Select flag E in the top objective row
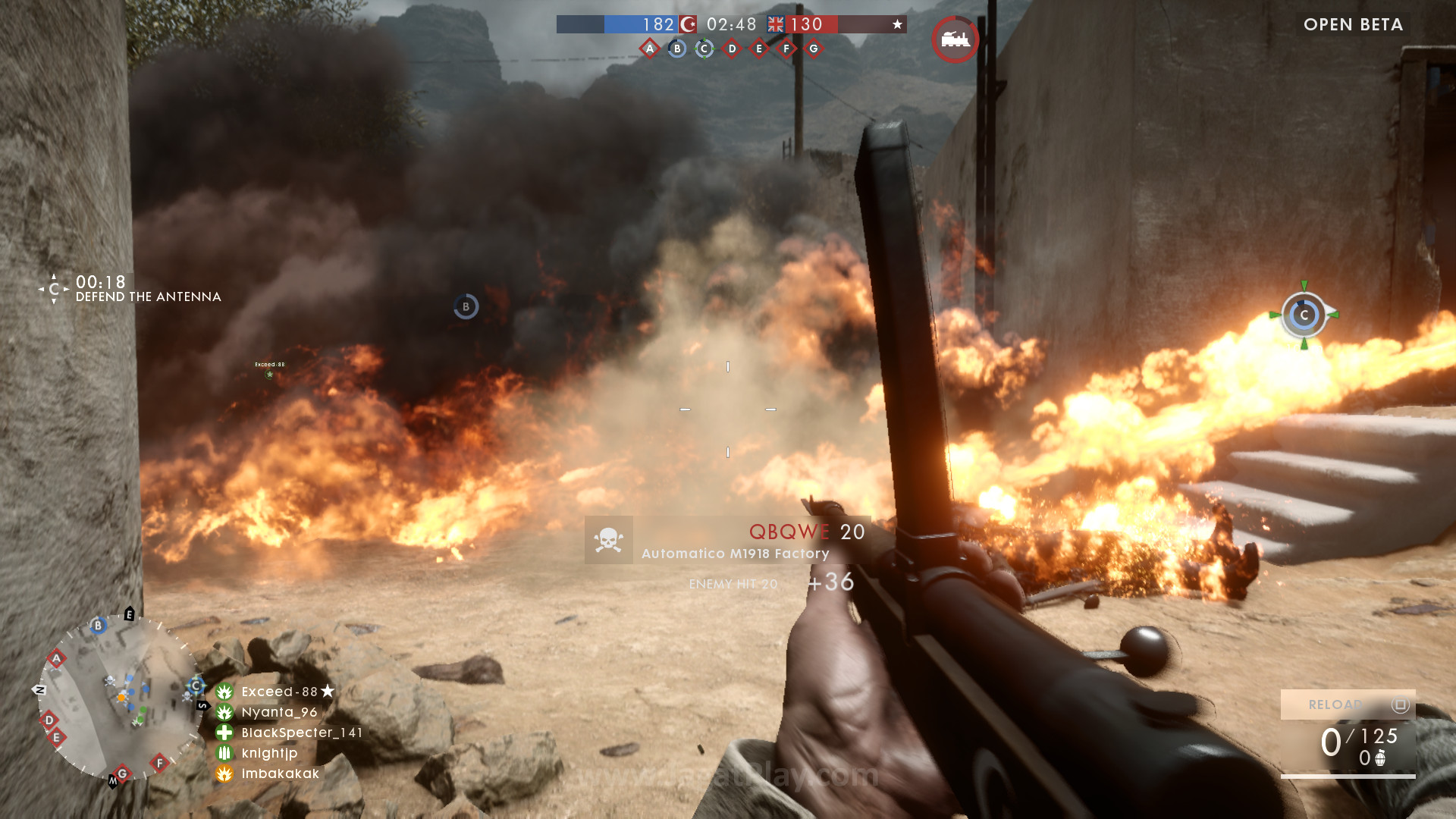The width and height of the screenshot is (1456, 819). (759, 49)
